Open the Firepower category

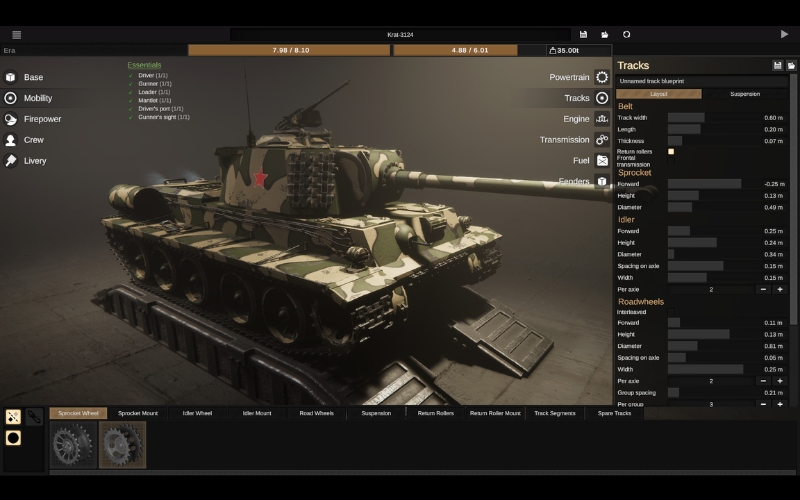[x=42, y=119]
